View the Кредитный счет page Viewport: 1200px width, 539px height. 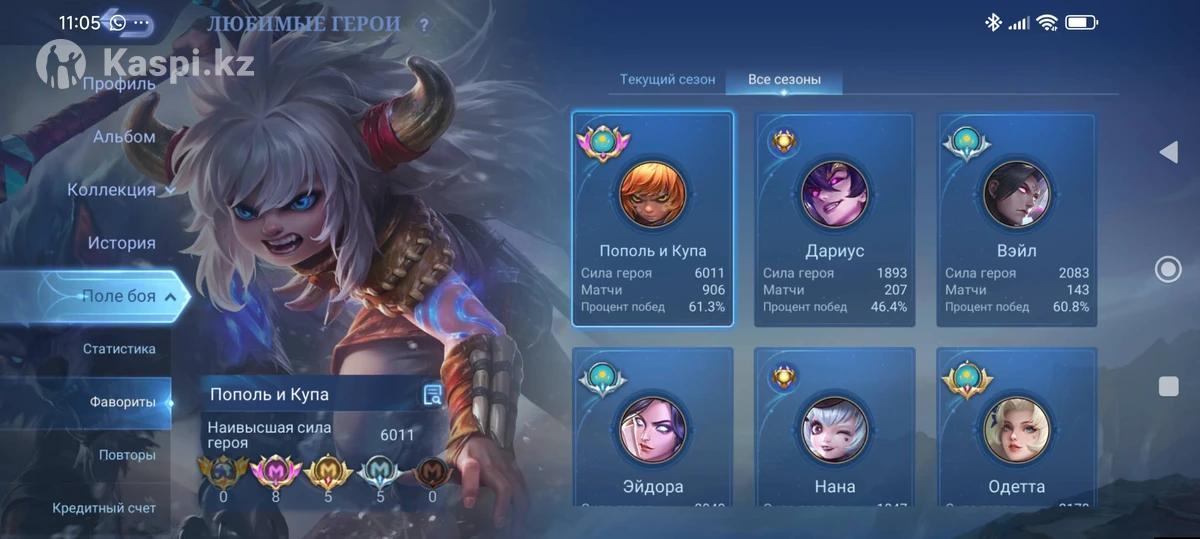click(x=104, y=508)
